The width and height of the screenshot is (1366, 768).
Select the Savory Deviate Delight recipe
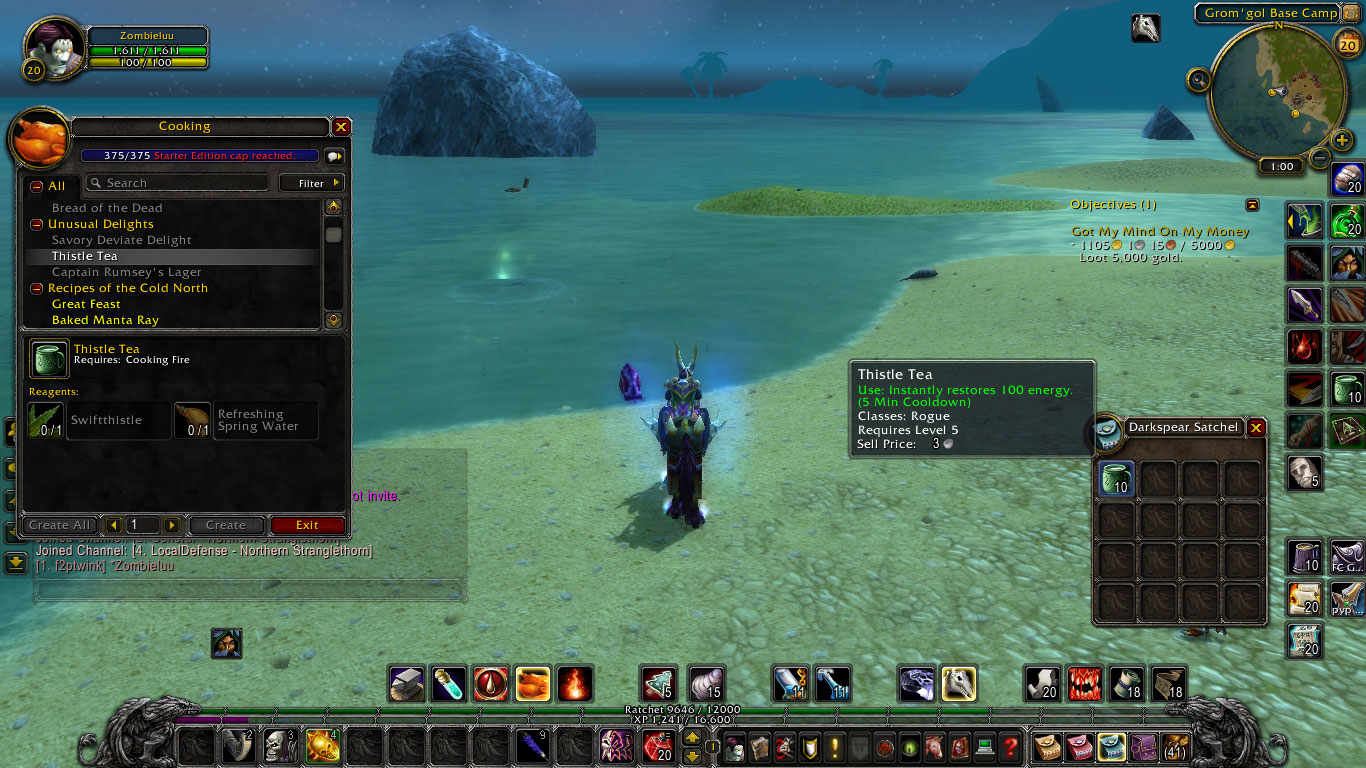(122, 240)
